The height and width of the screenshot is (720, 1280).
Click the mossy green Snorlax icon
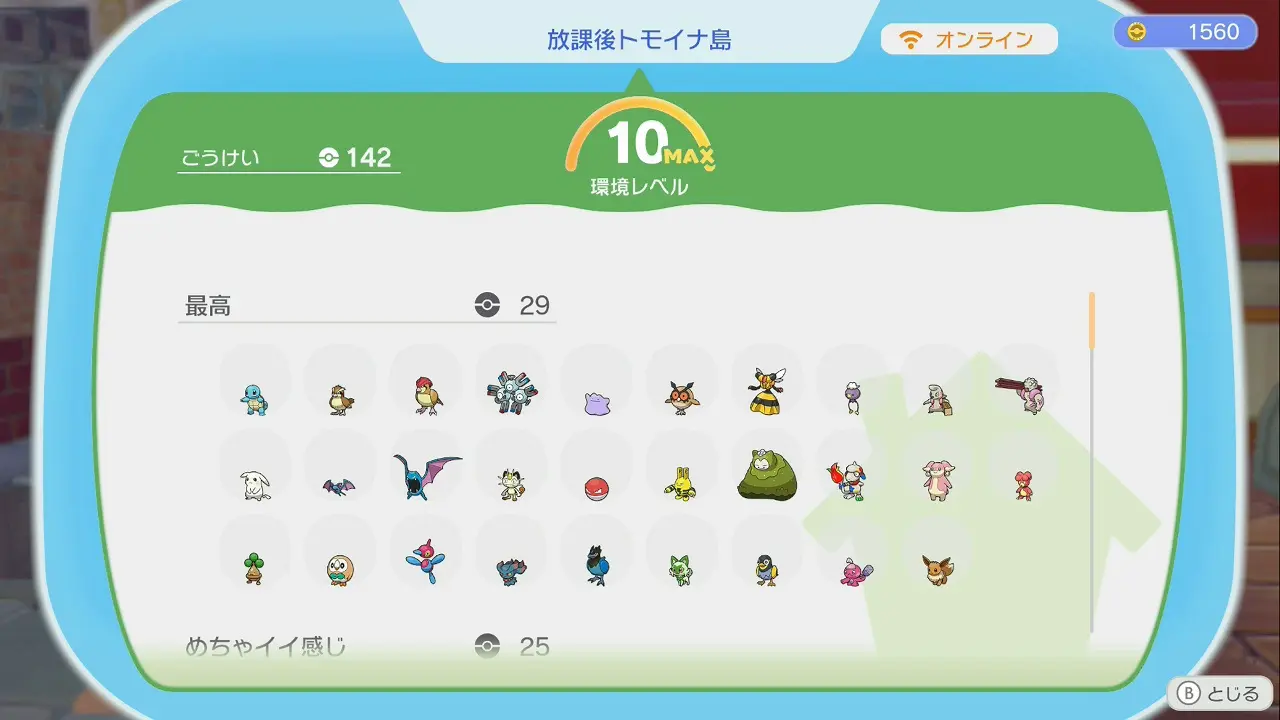(767, 475)
